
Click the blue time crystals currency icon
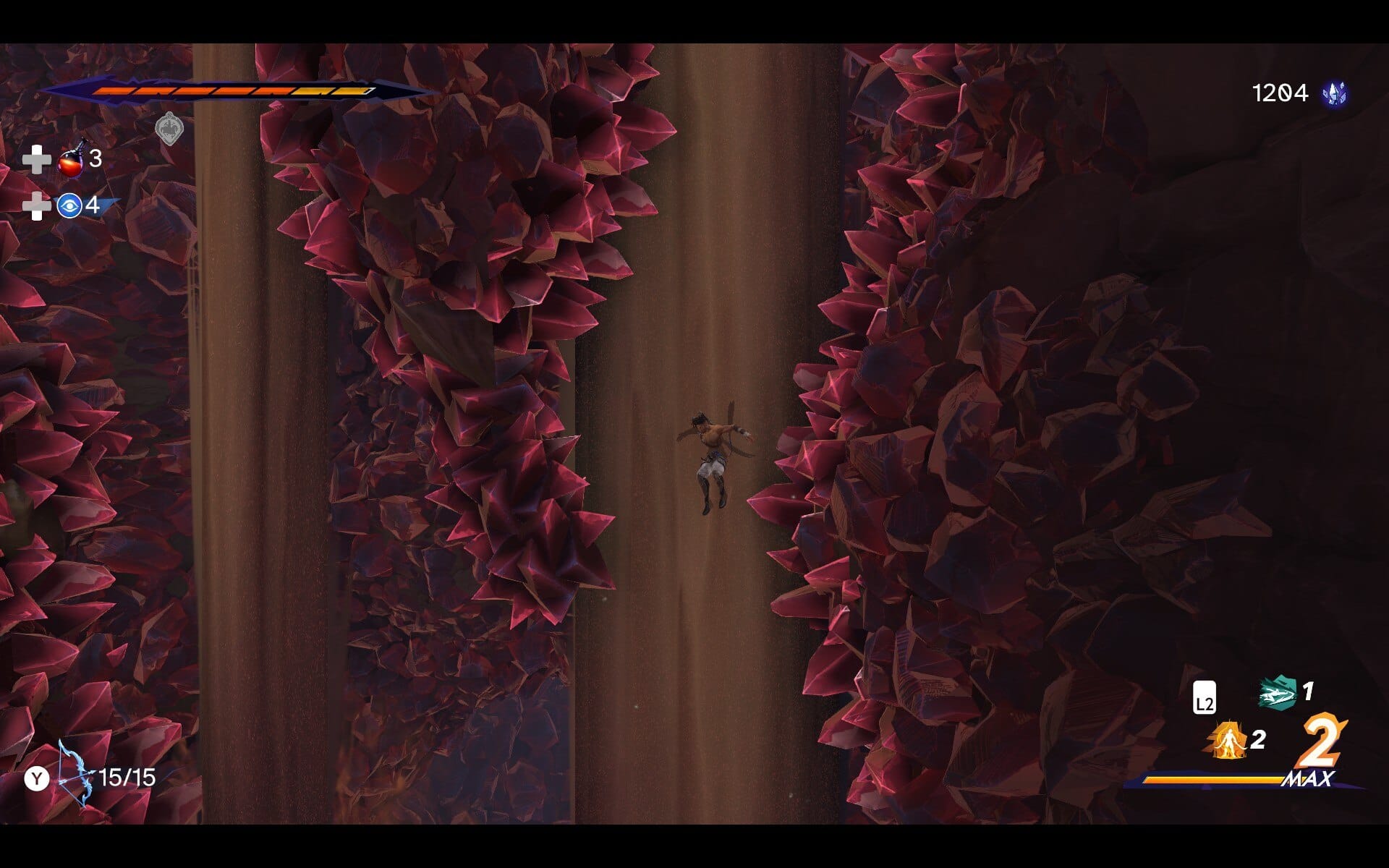[x=1334, y=93]
